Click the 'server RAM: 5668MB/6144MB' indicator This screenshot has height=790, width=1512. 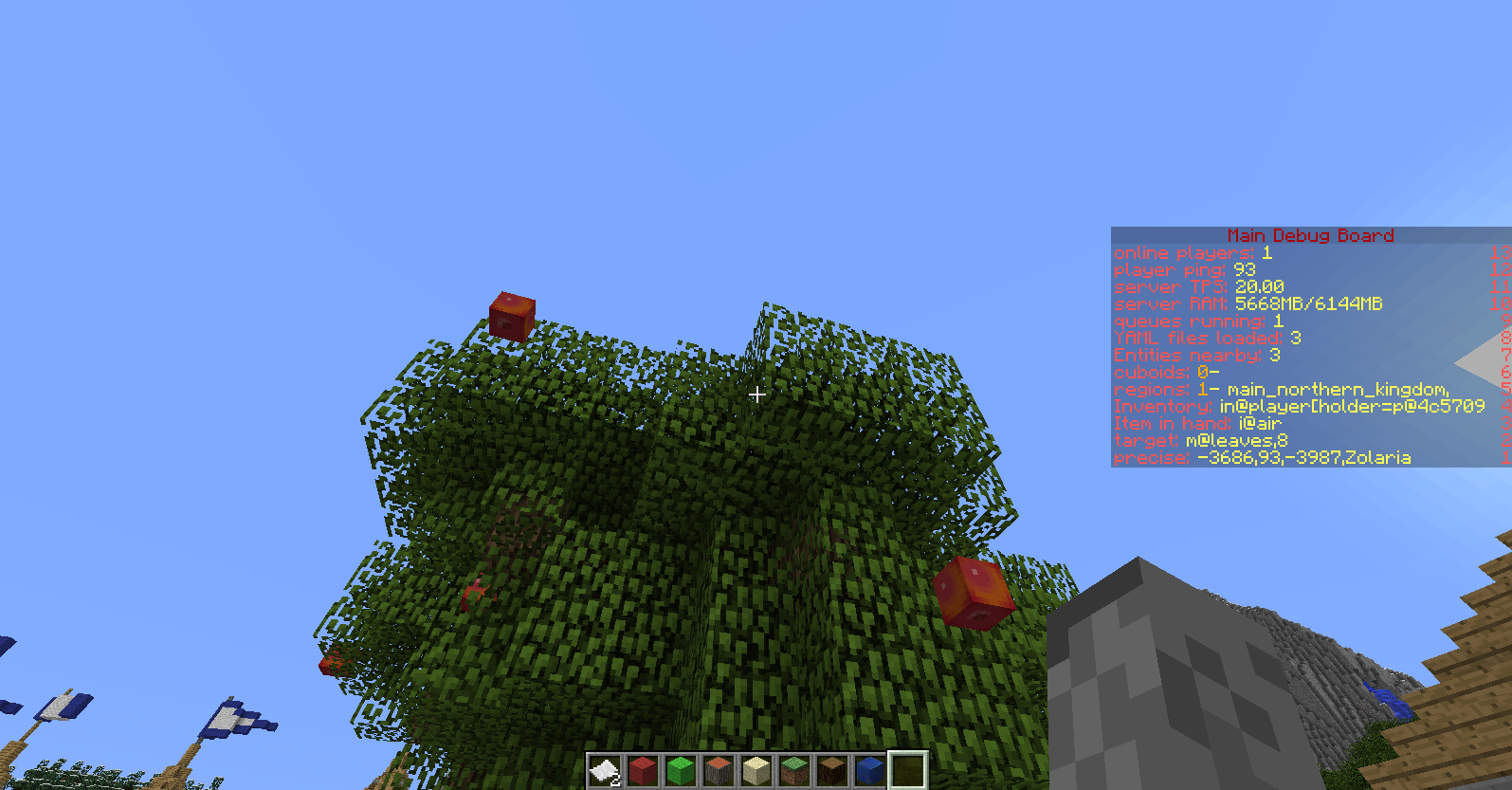[1248, 304]
